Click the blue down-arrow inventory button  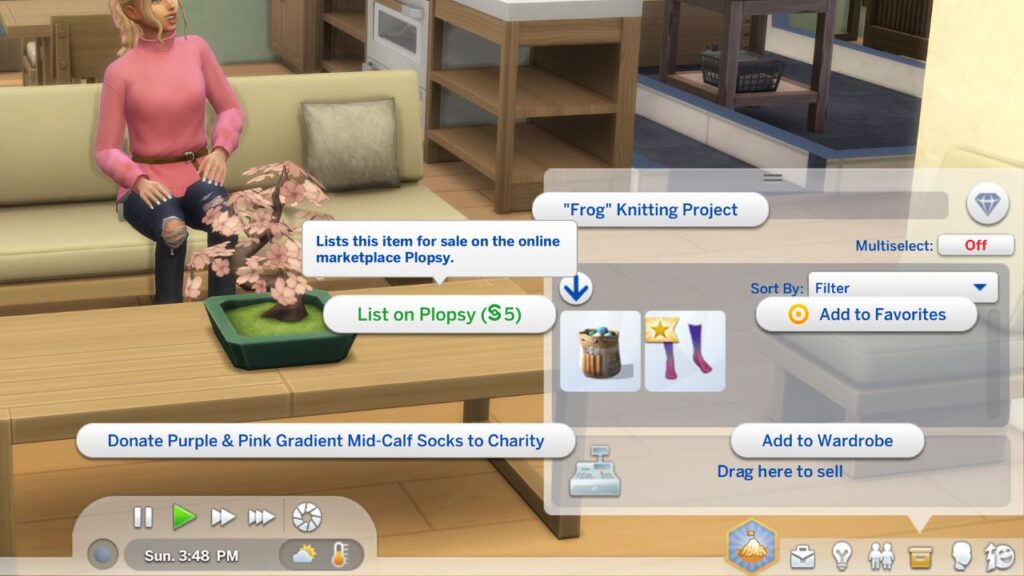pyautogui.click(x=576, y=289)
